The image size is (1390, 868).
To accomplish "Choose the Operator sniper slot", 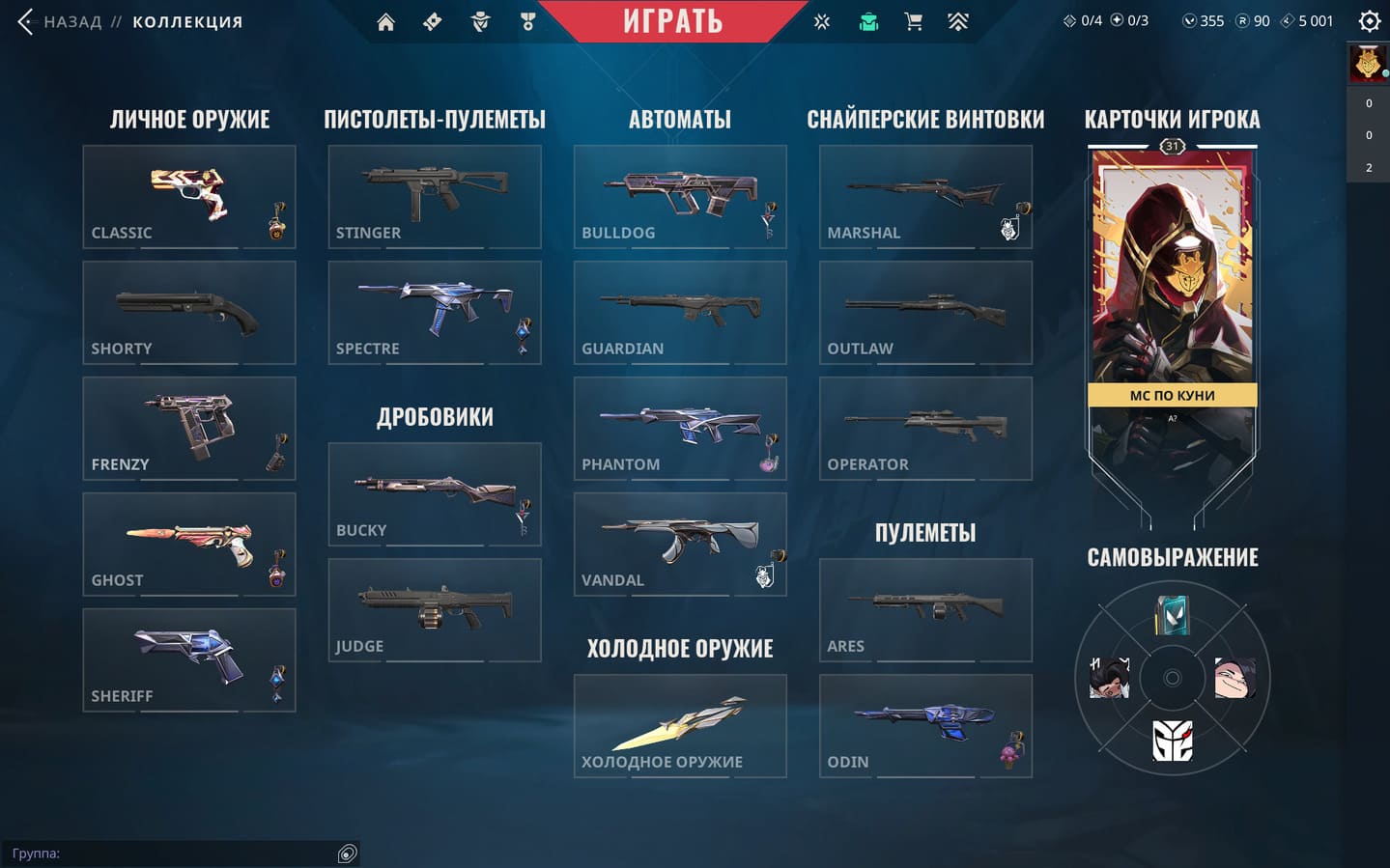I will click(924, 429).
